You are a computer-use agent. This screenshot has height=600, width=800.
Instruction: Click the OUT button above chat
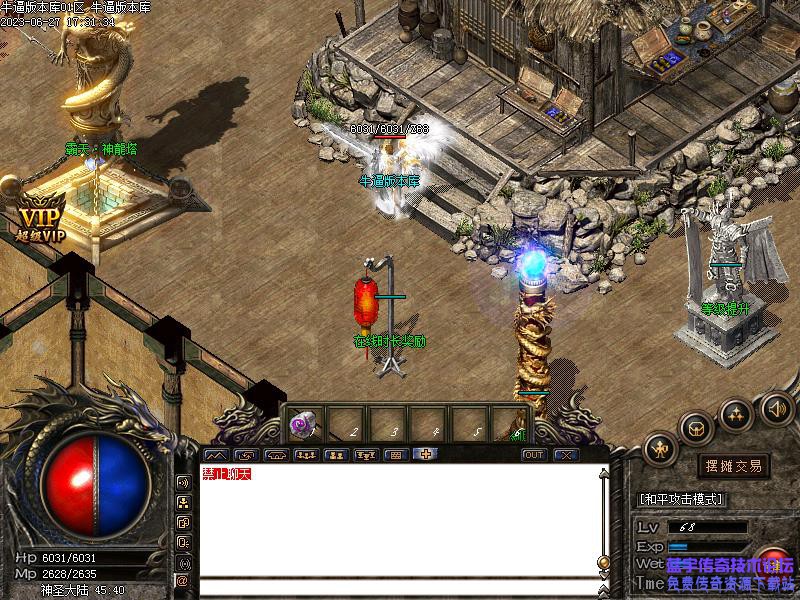535,455
